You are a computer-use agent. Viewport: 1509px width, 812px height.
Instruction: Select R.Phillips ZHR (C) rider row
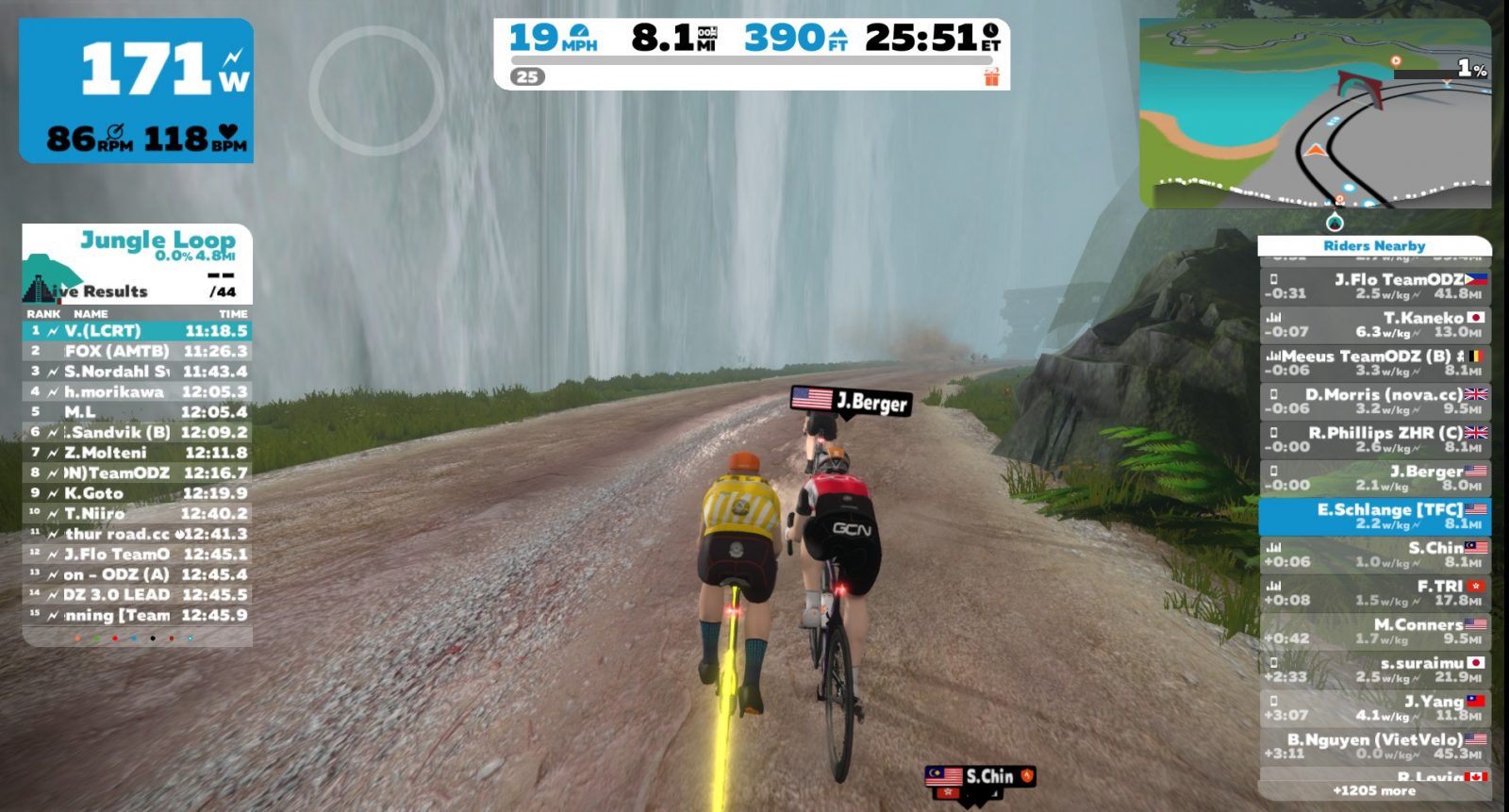(1375, 439)
